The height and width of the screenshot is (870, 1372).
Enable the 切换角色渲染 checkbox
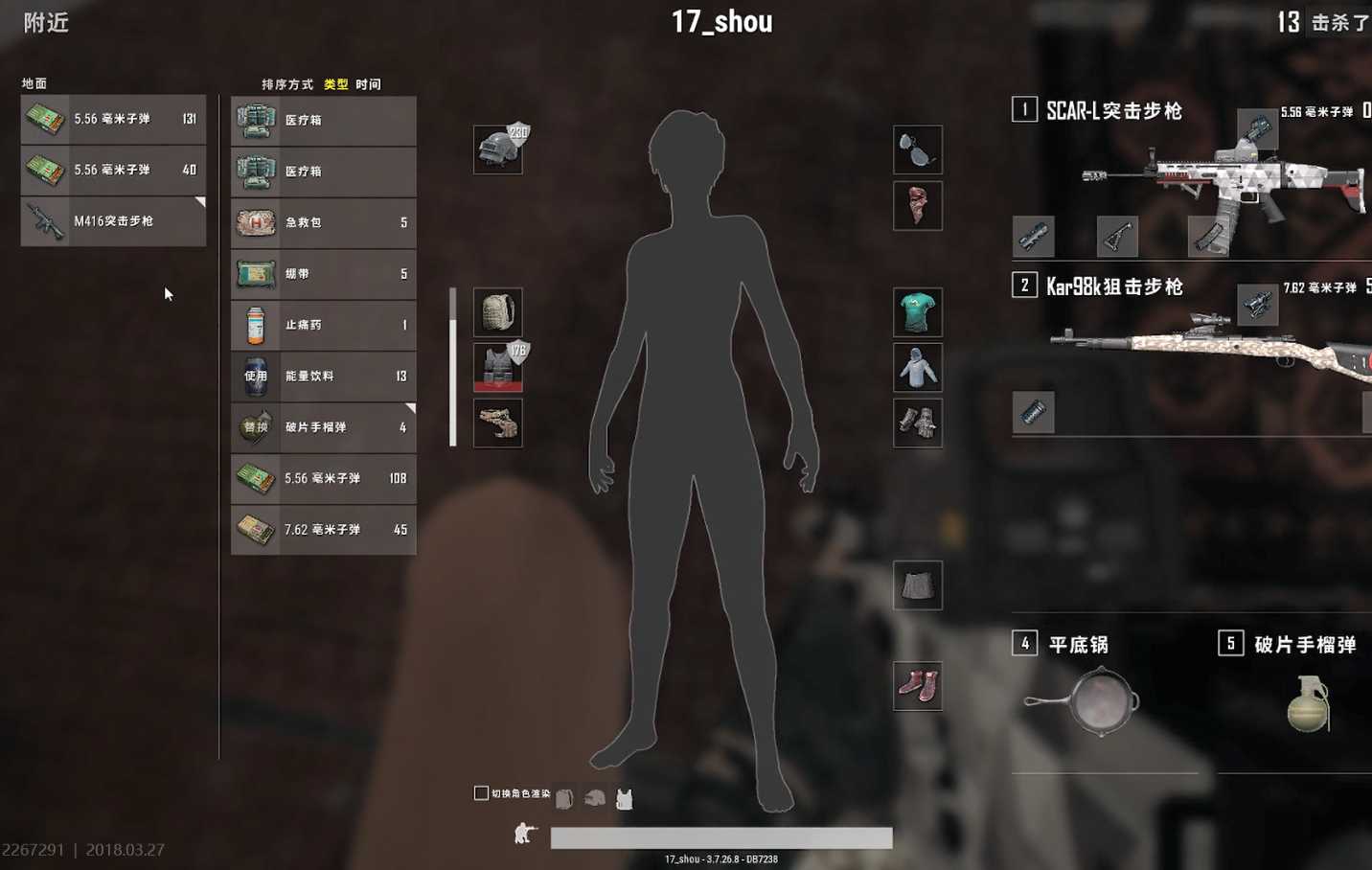coord(479,792)
